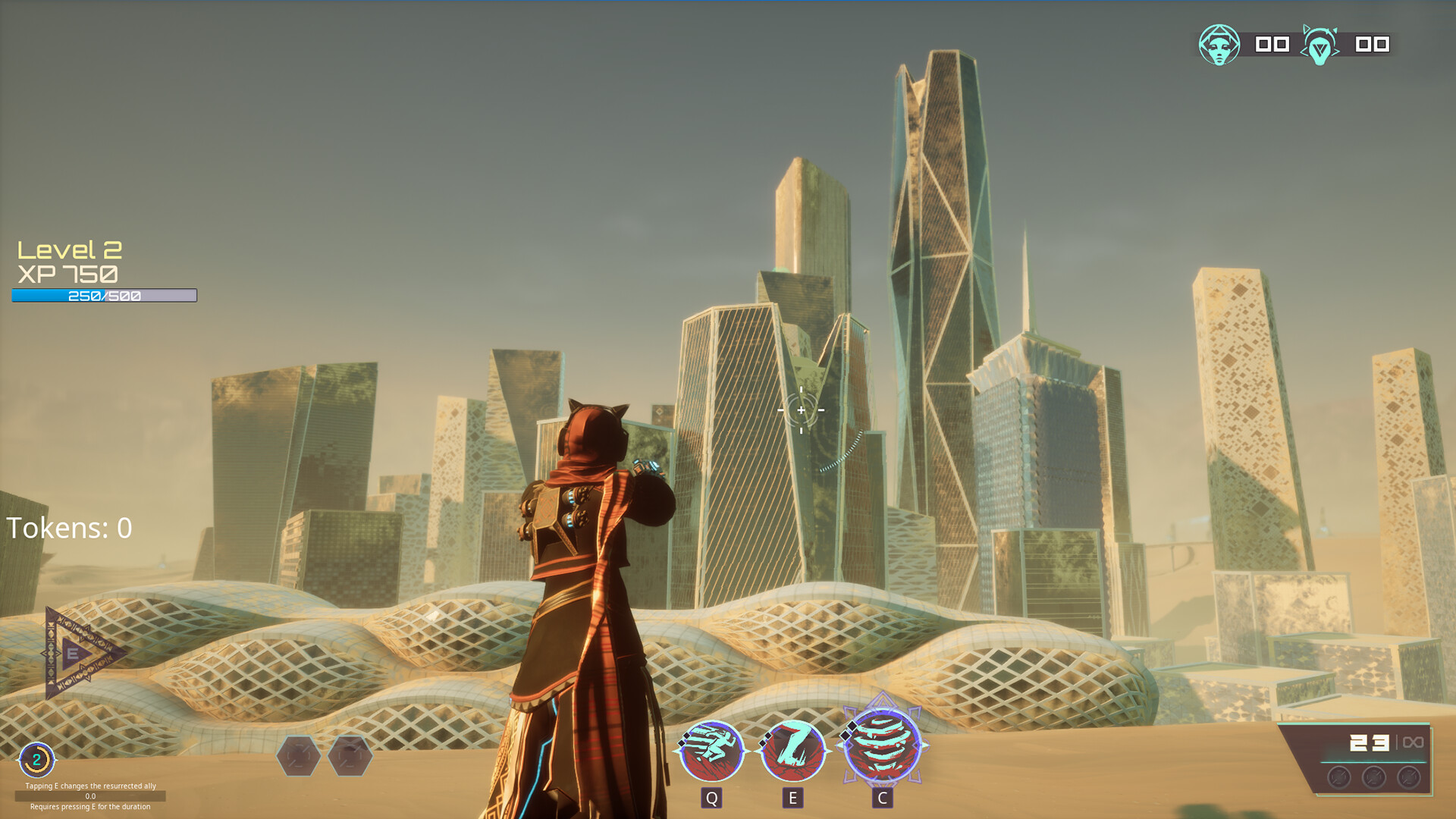1456x819 pixels.
Task: Select the cat mask team icon
Action: 1319,45
